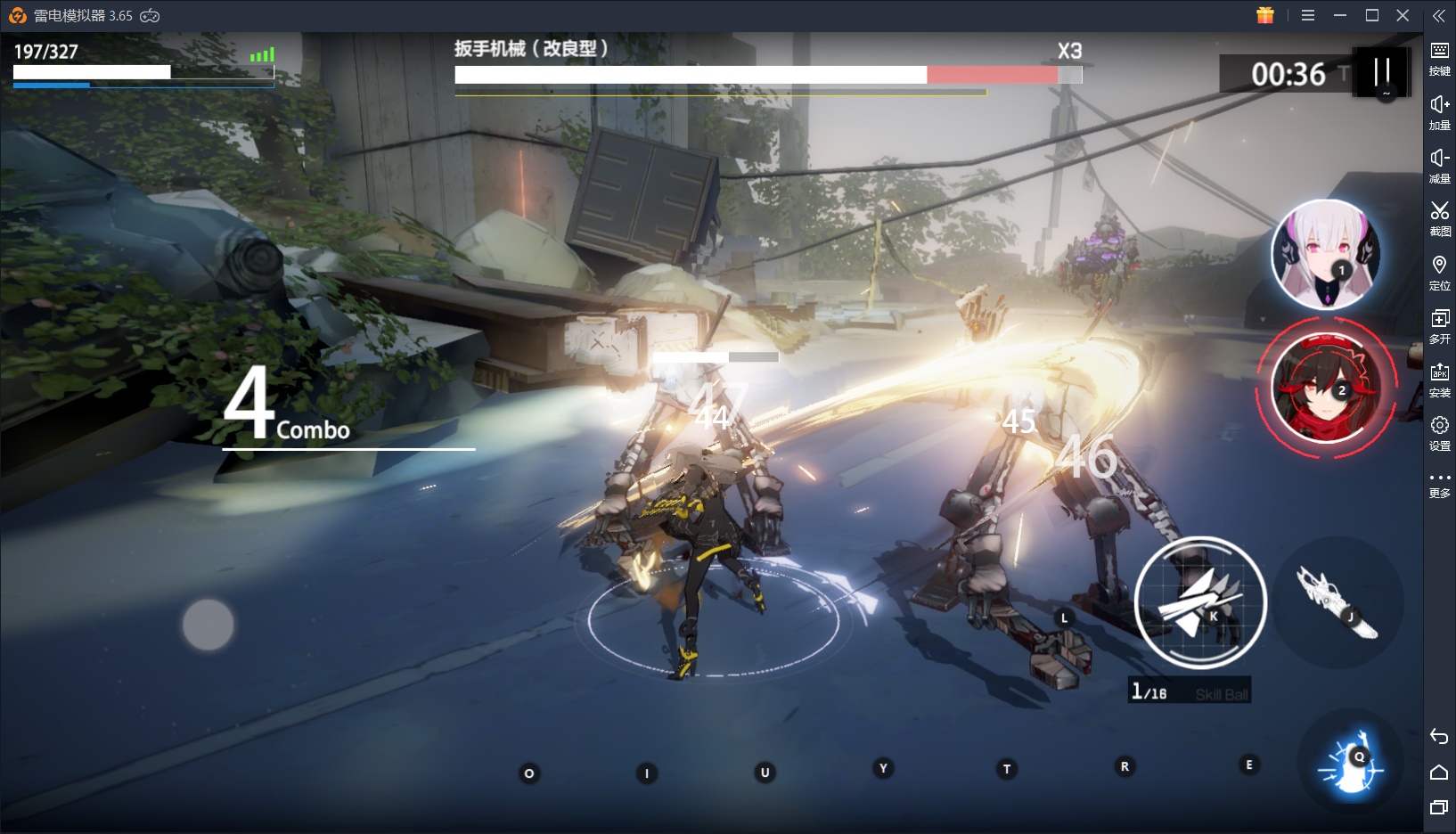Viewport: 1456px width, 834px height.
Task: Trigger the paper-plane skill ball attack
Action: pos(1199,603)
